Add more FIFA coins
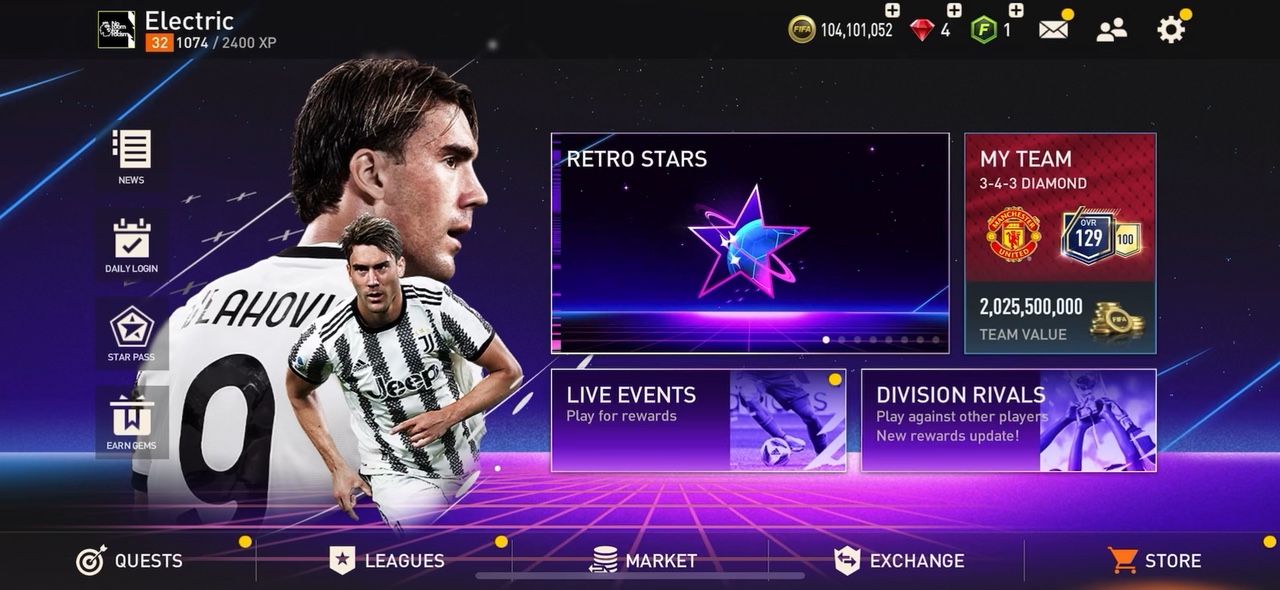Image resolution: width=1280 pixels, height=590 pixels. [x=892, y=11]
